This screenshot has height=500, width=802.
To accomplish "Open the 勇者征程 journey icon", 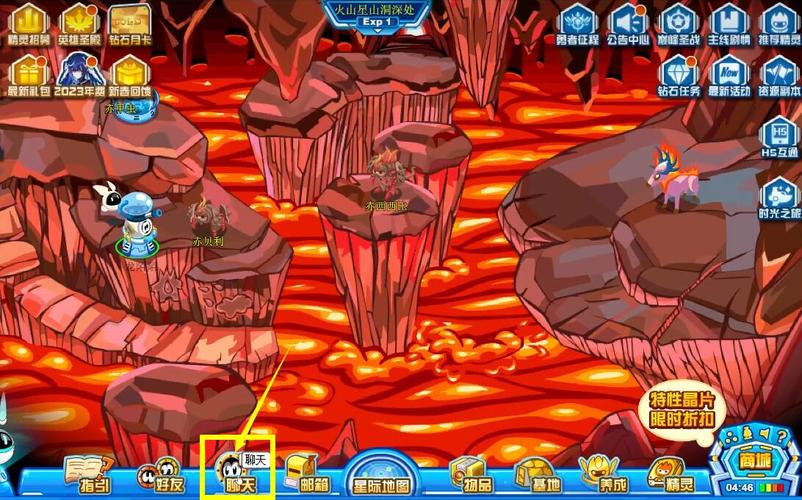I will pyautogui.click(x=578, y=23).
